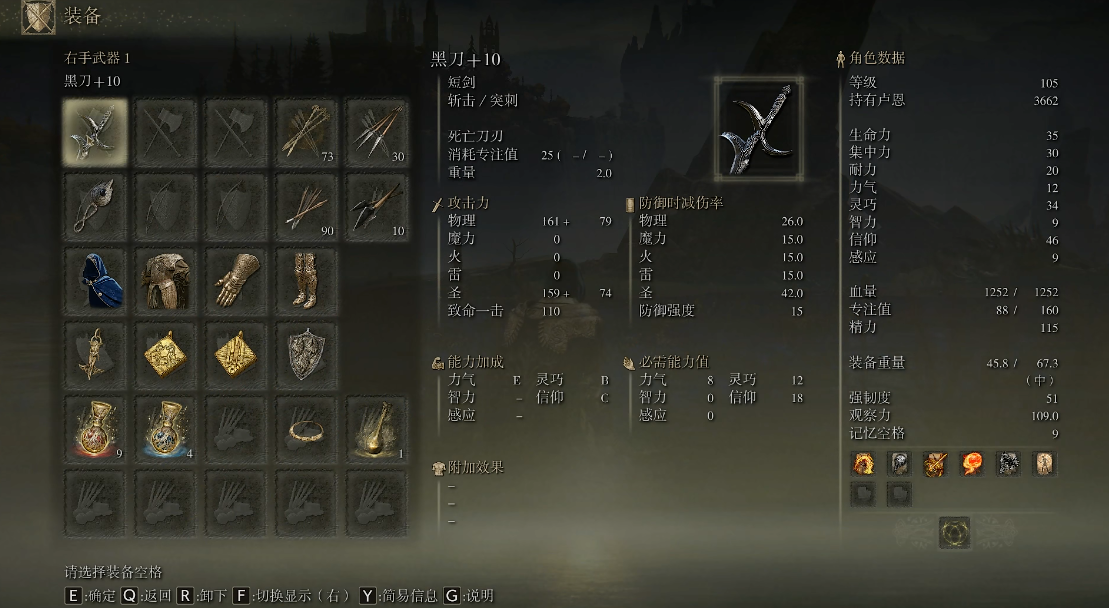1109x608 pixels.
Task: Choose the arrow slot holding 73 arrows
Action: point(306,132)
